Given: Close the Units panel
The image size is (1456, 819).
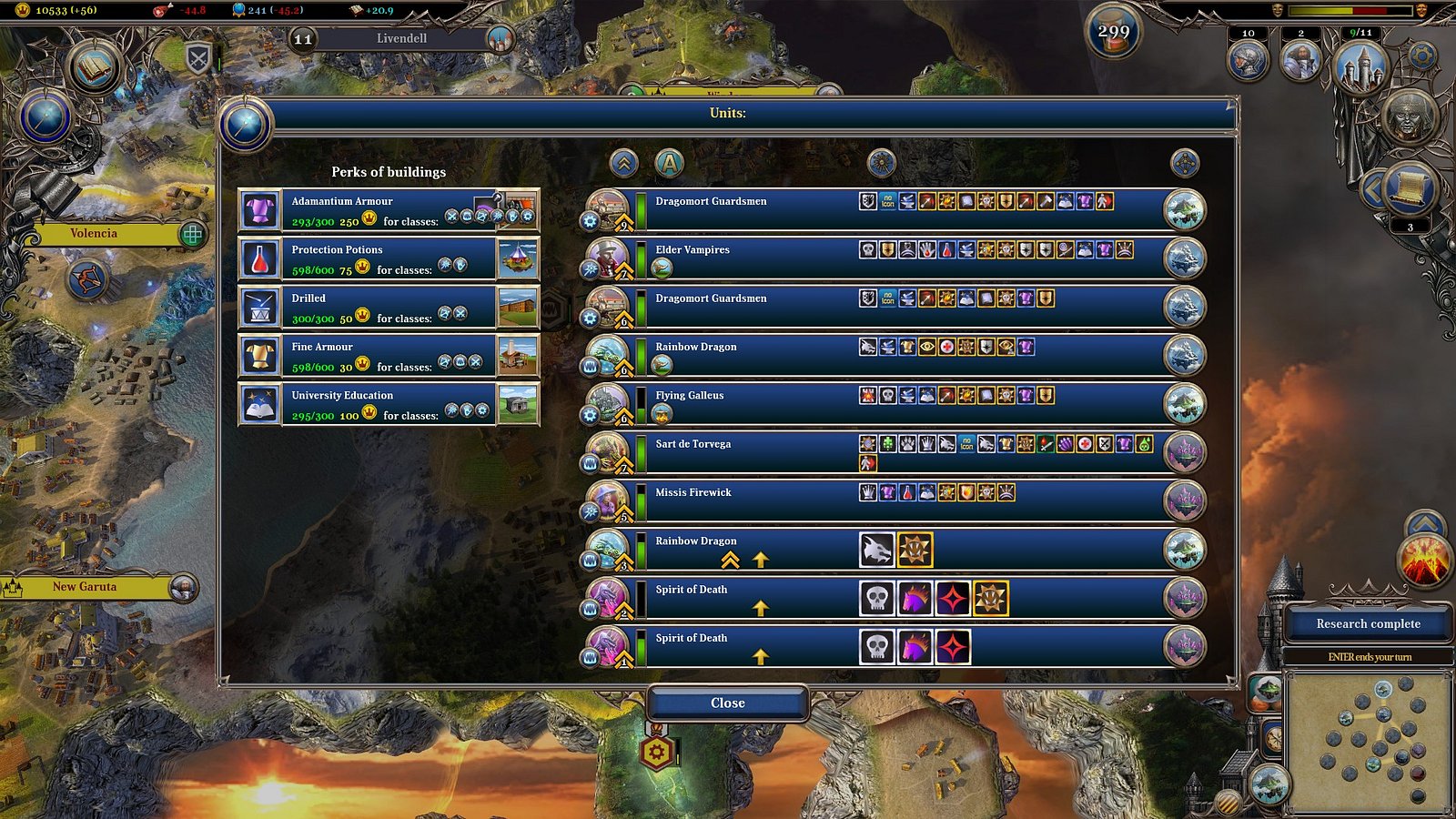Looking at the screenshot, I should click(727, 703).
